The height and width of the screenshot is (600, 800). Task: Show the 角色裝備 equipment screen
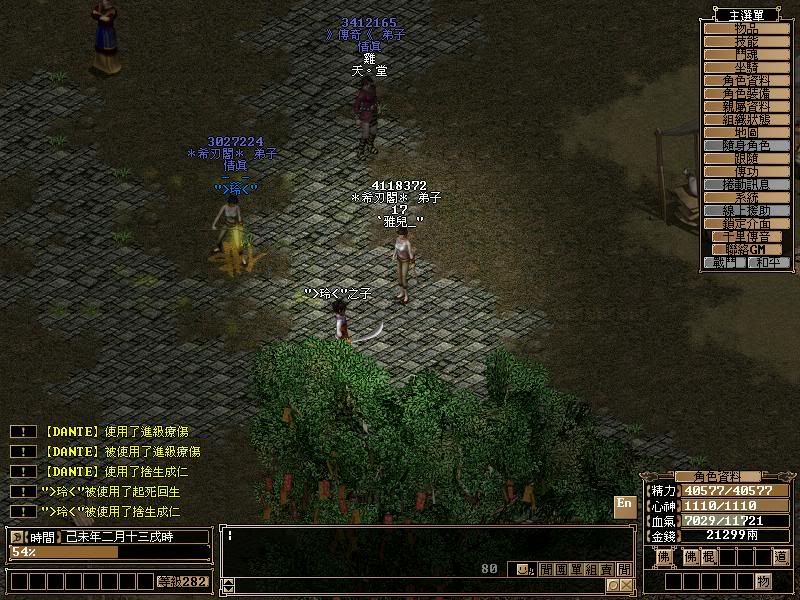coord(746,94)
